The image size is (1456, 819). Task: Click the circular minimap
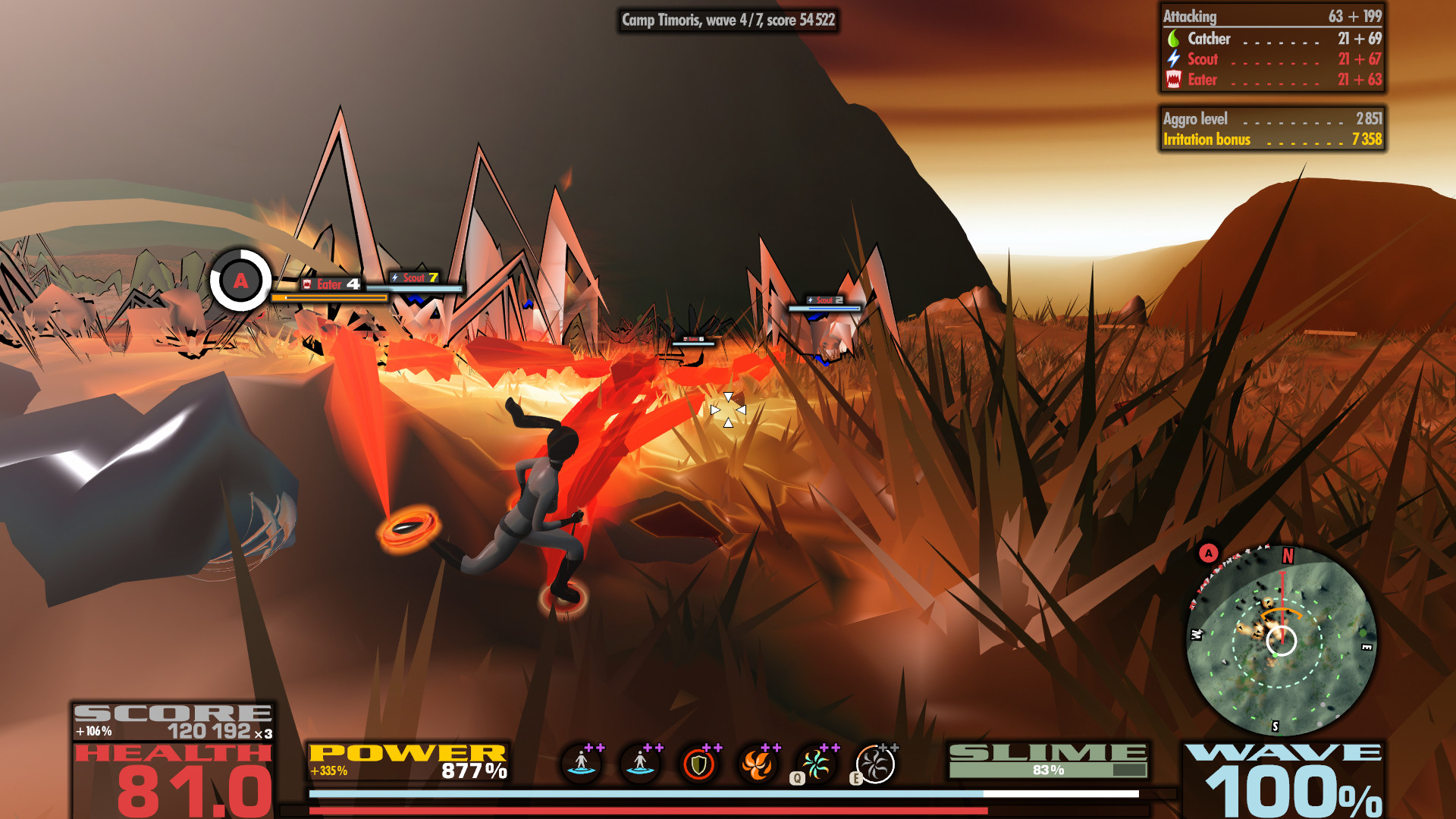(x=1282, y=641)
